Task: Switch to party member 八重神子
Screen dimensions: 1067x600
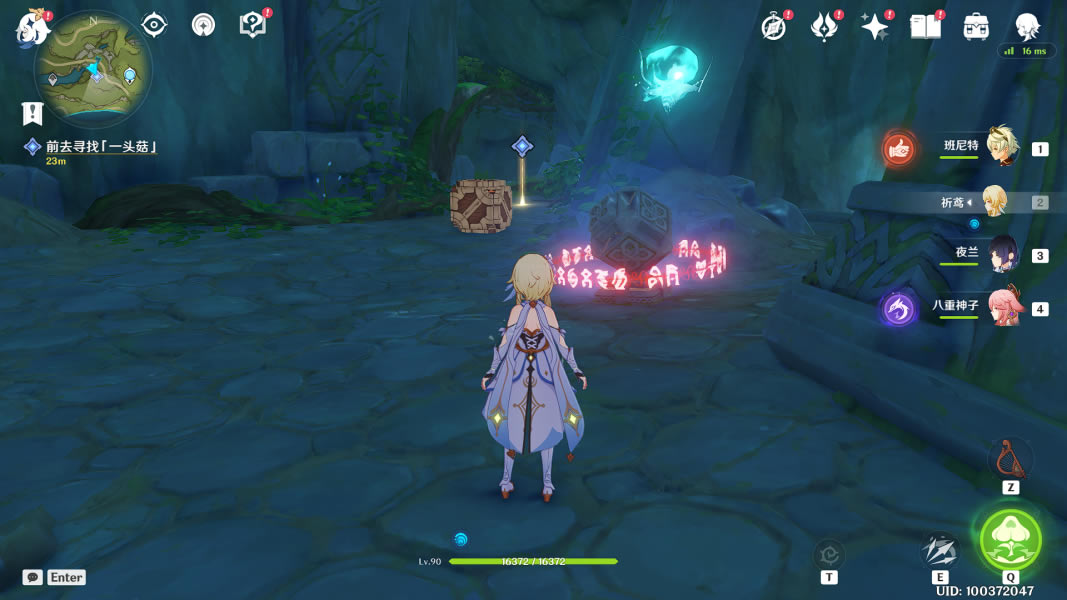Action: coord(1001,307)
